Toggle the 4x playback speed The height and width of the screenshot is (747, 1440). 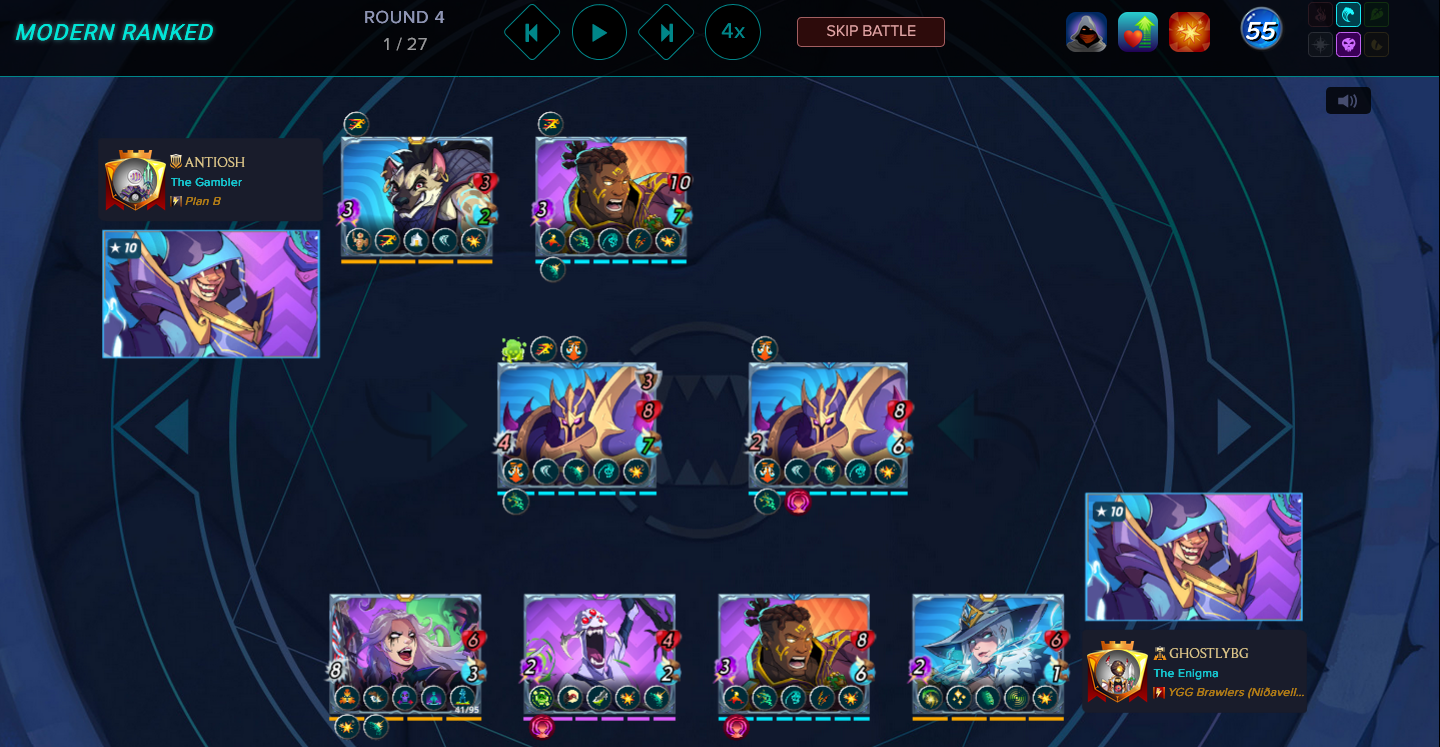(733, 32)
